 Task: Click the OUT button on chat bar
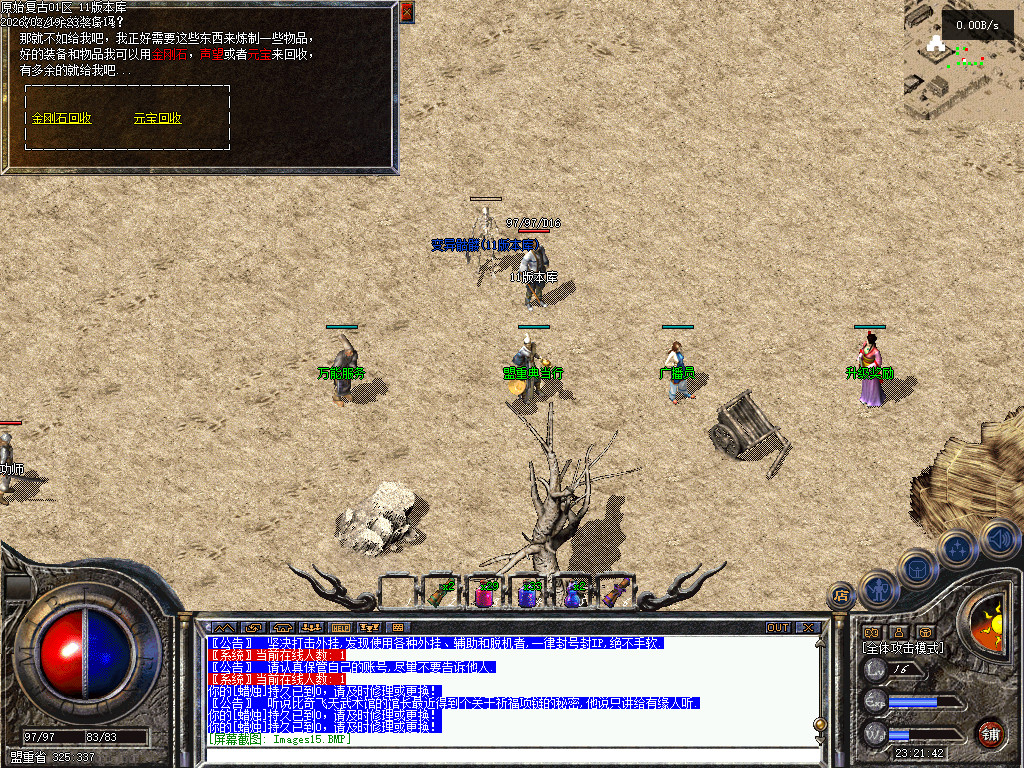tap(778, 628)
